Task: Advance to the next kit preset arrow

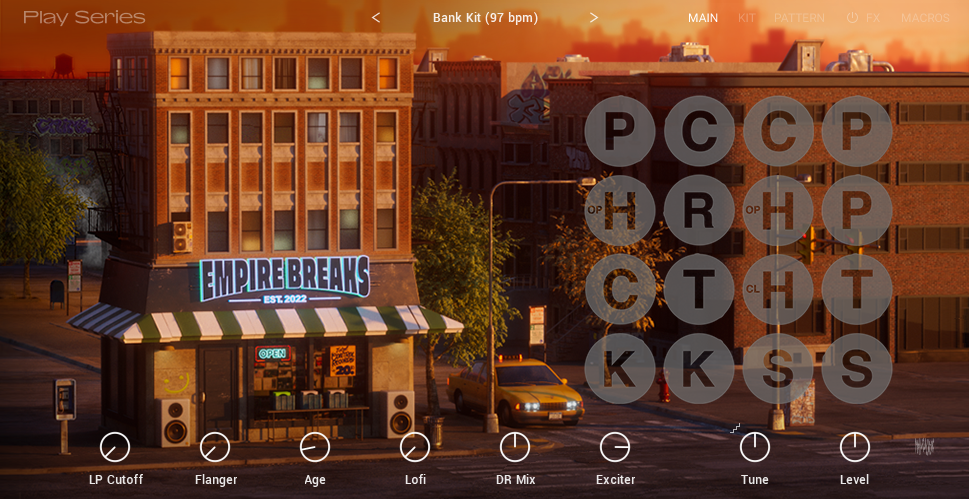Action: coord(593,18)
